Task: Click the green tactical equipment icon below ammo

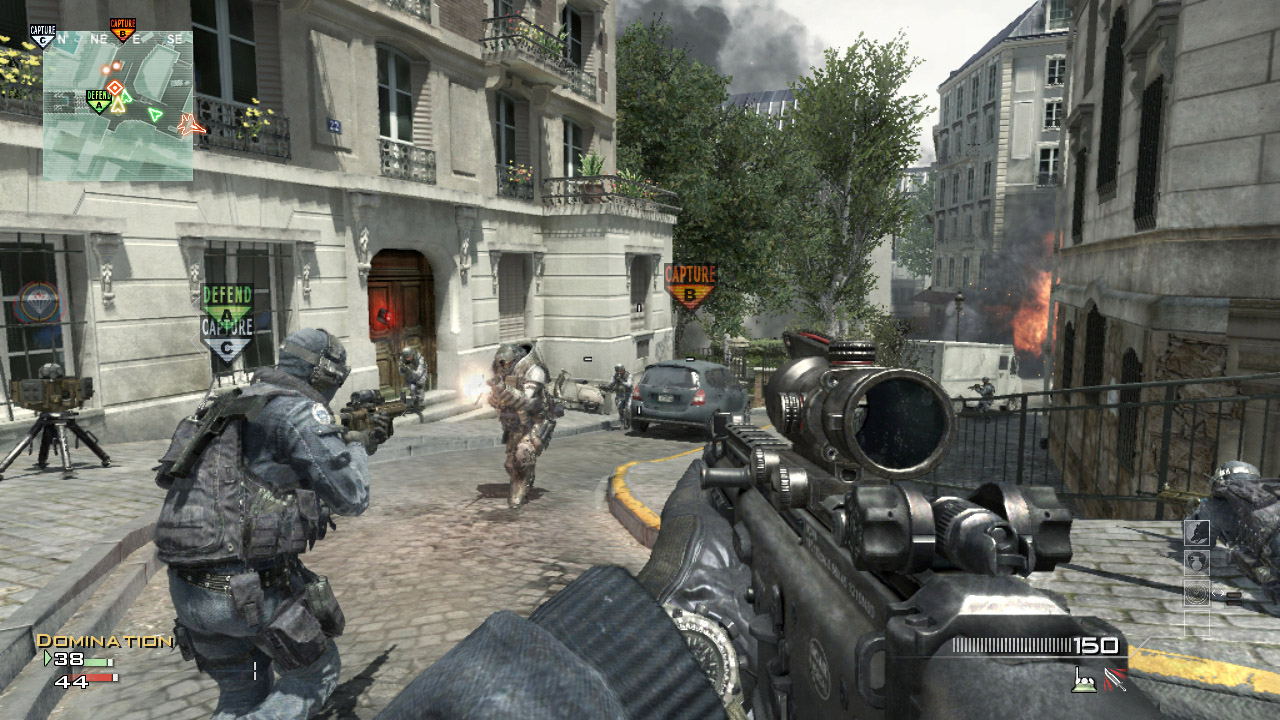Action: tap(1083, 679)
